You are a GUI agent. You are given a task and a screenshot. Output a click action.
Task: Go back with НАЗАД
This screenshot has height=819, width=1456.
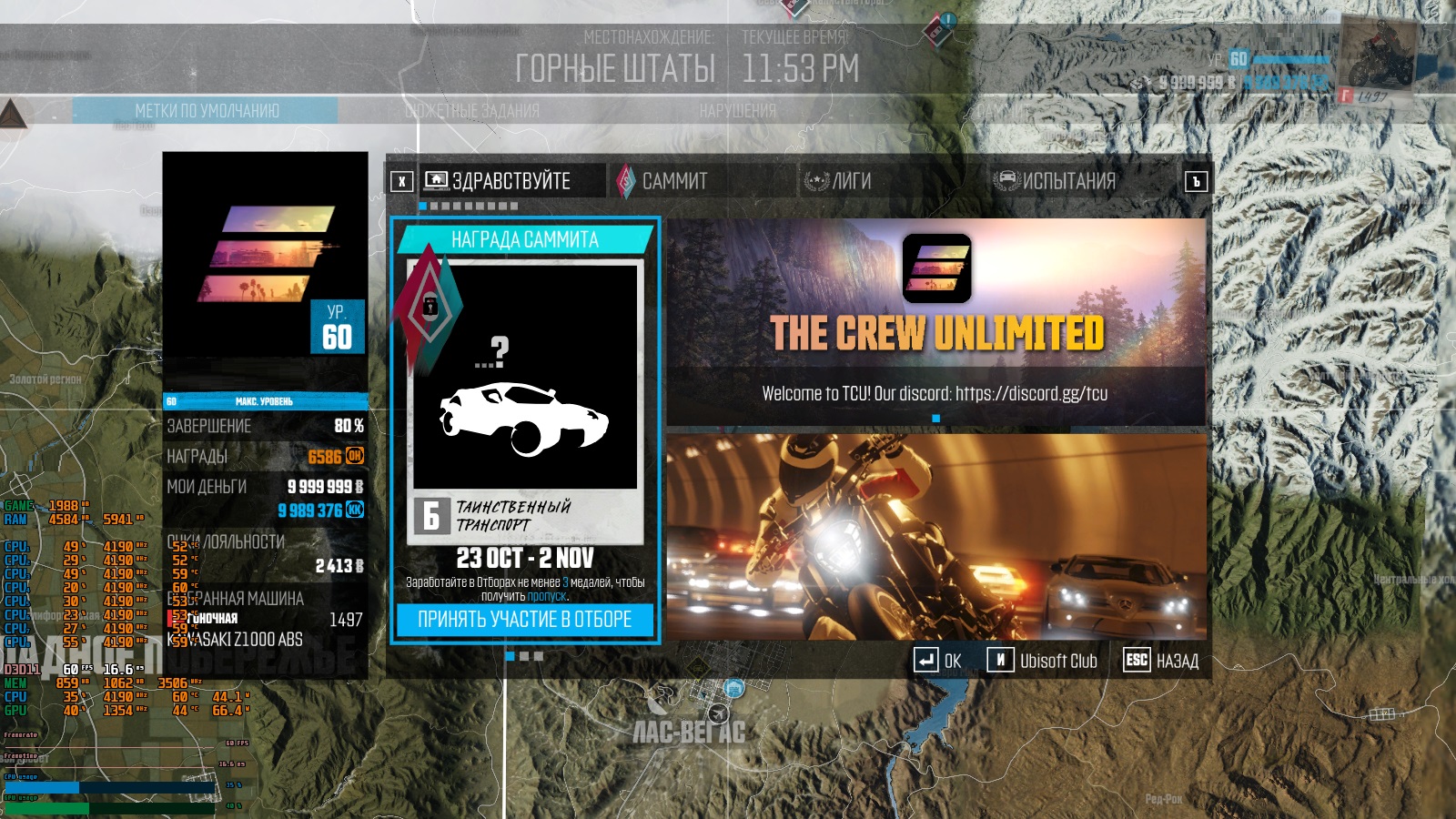coord(1162,661)
